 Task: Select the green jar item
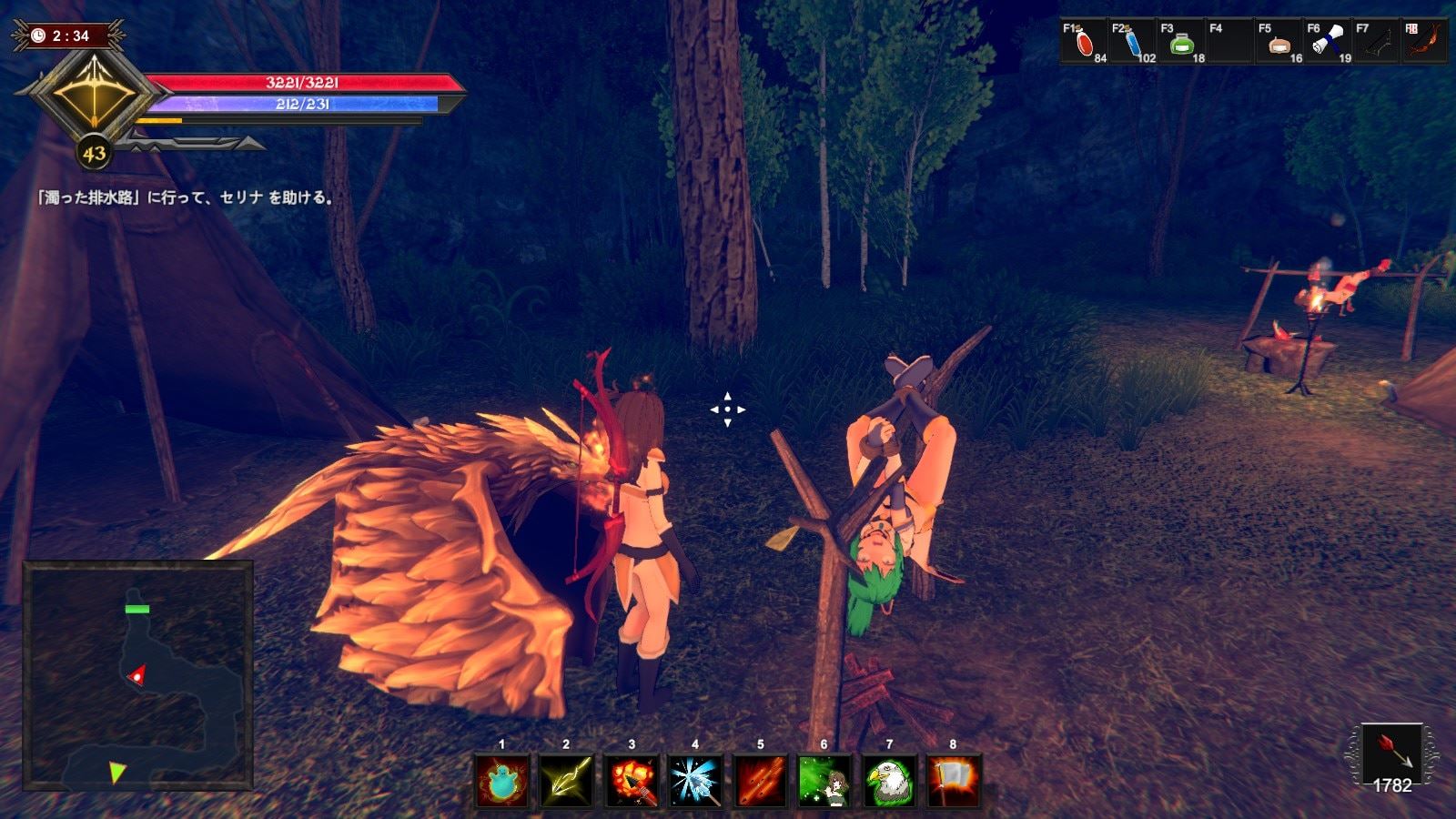click(x=1182, y=42)
